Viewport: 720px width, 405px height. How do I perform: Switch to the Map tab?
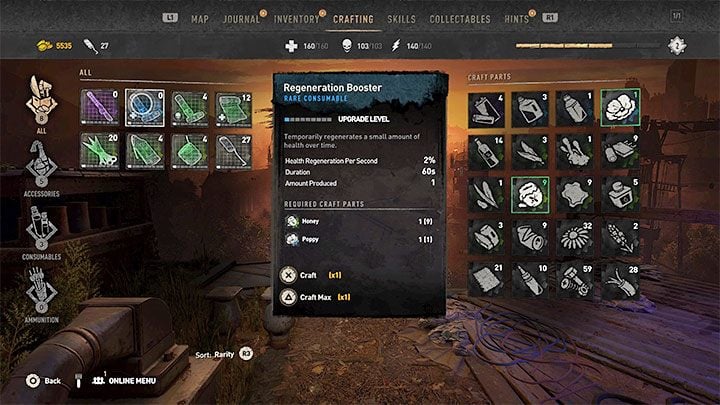[200, 19]
